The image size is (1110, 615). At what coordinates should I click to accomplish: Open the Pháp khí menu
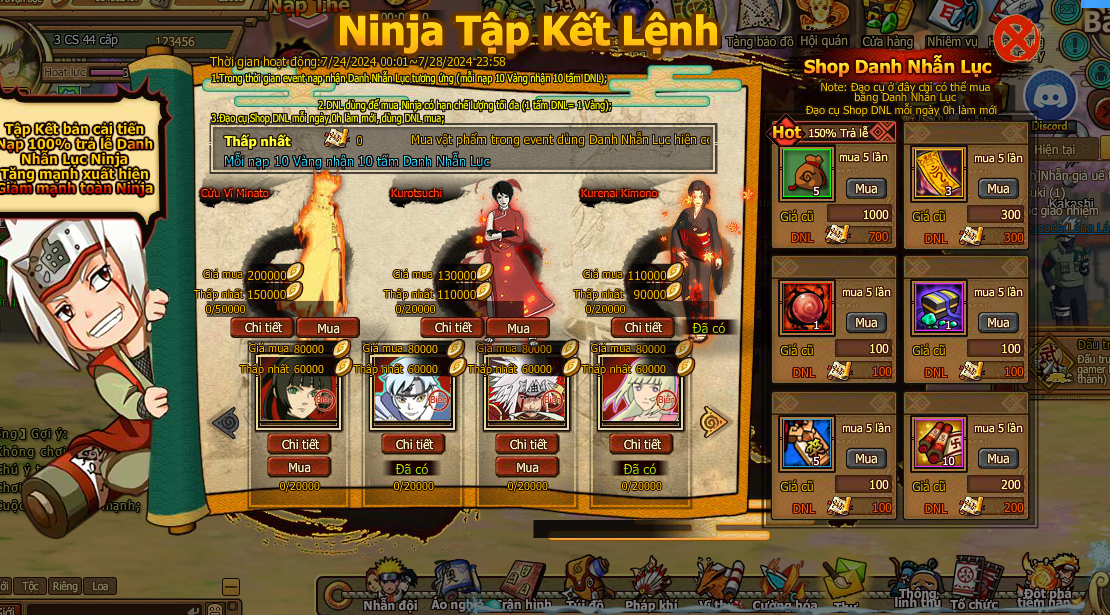click(653, 585)
